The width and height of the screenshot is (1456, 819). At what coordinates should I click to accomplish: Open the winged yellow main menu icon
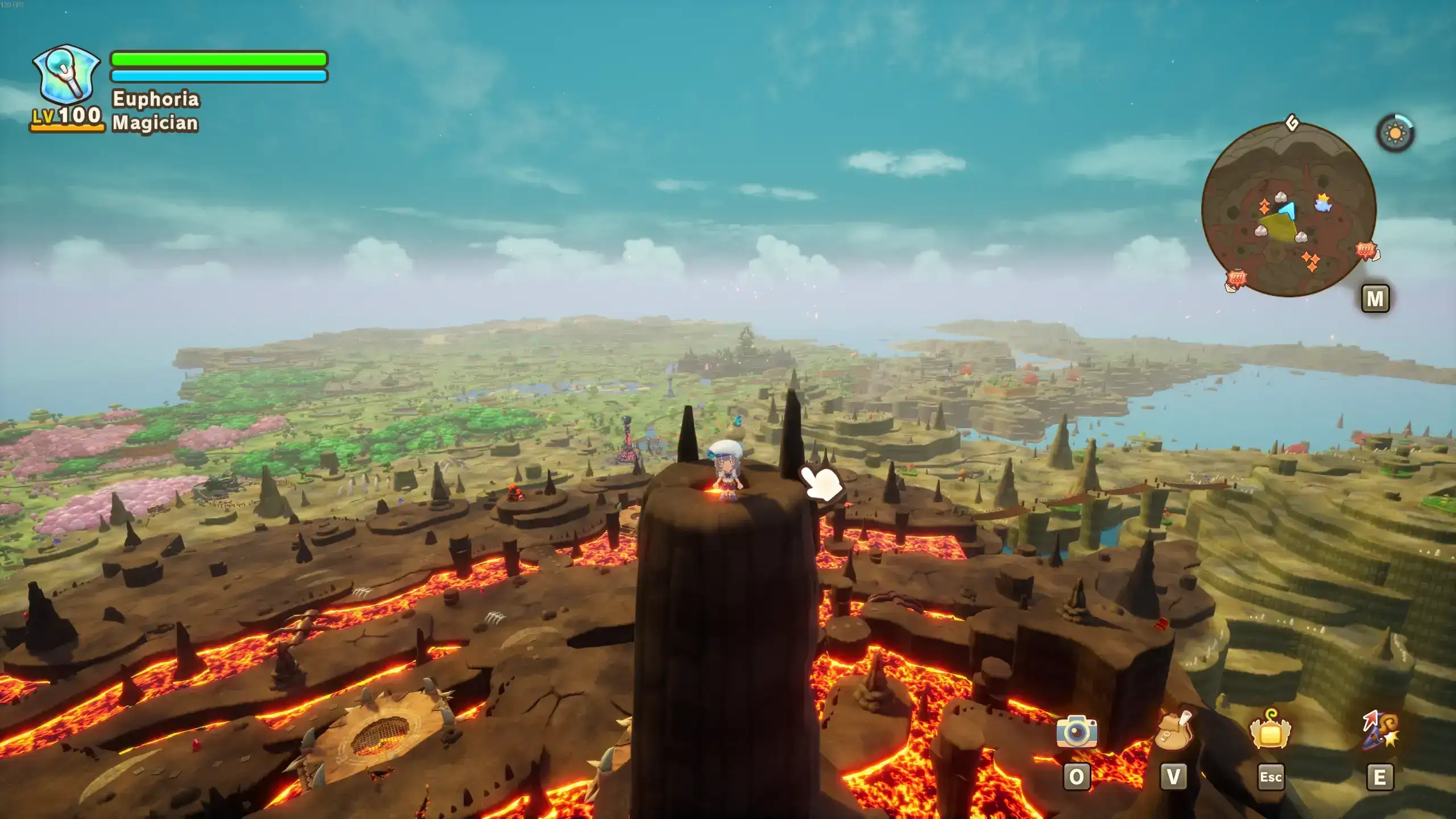point(1271,730)
